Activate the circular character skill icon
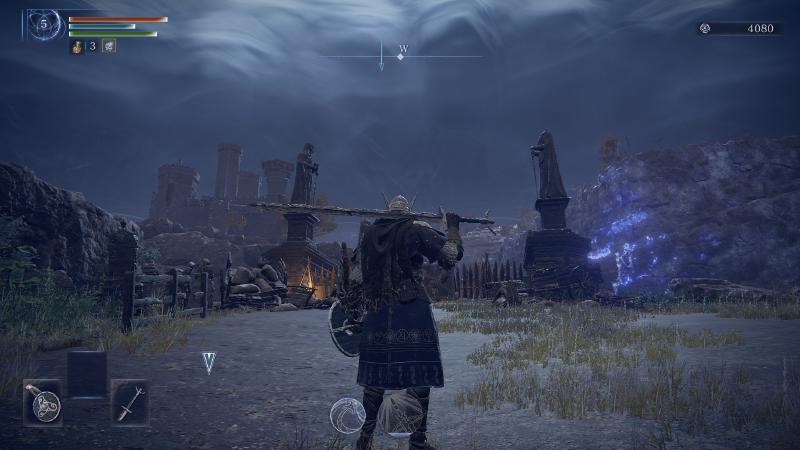 347,414
